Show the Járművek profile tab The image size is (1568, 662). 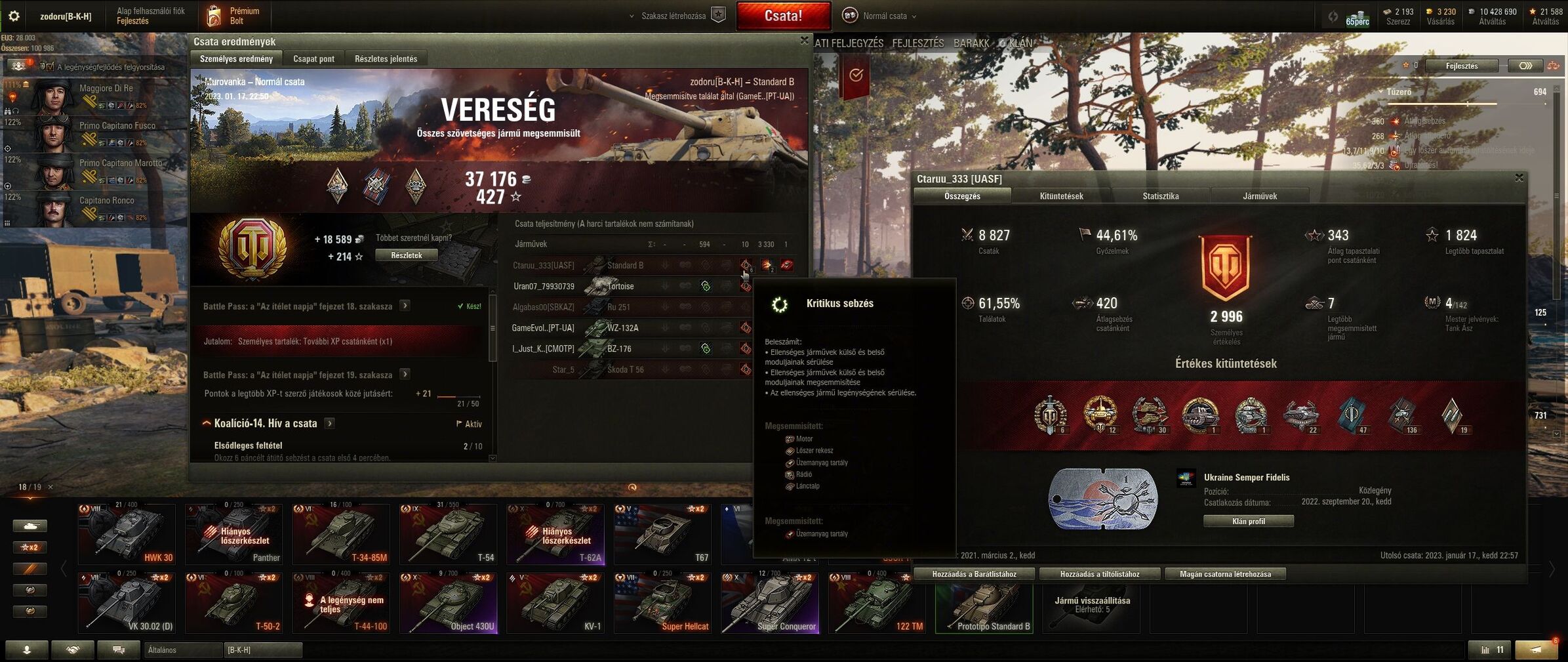1259,196
